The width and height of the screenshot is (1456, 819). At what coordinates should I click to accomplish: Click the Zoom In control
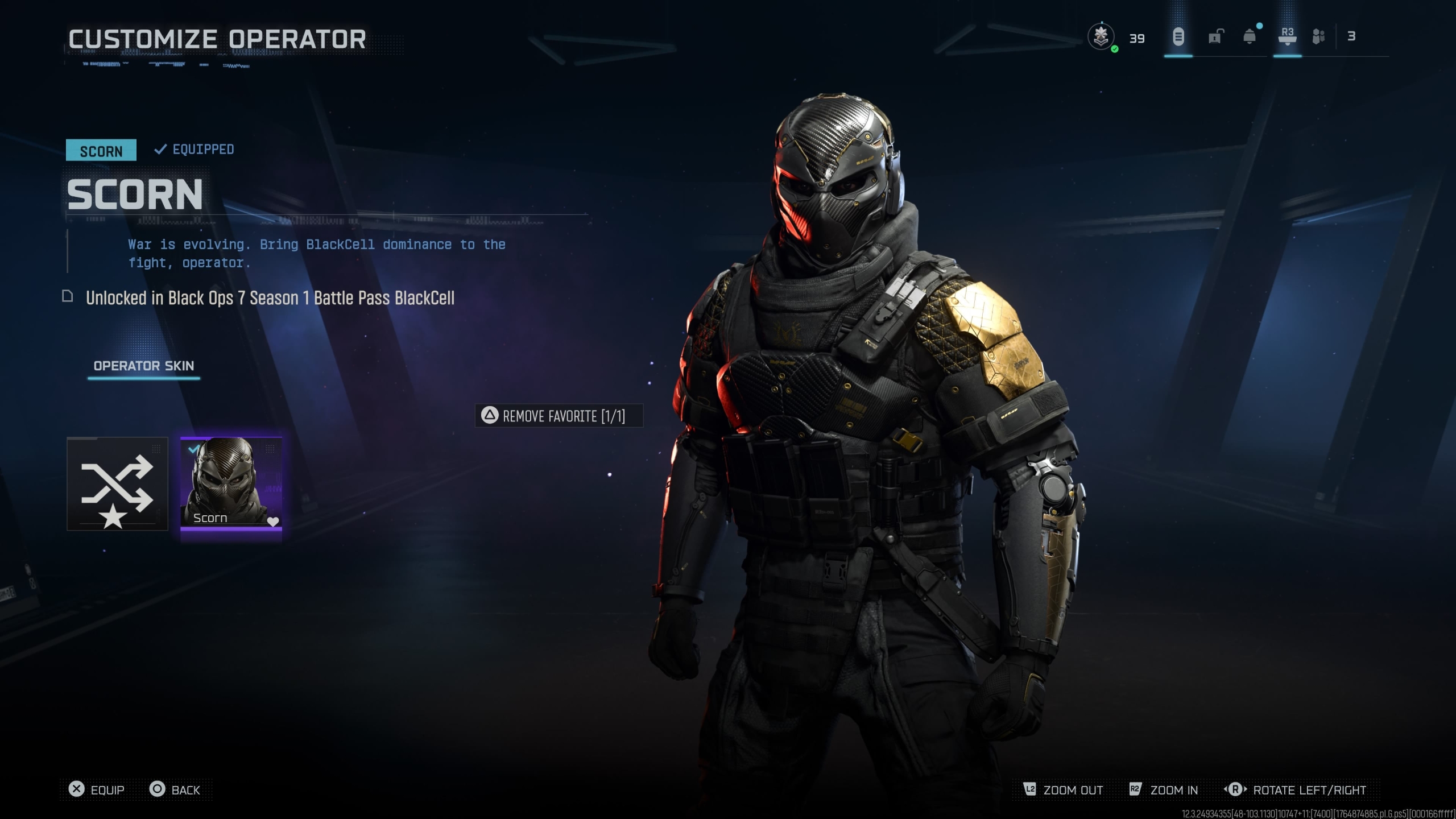1164,789
